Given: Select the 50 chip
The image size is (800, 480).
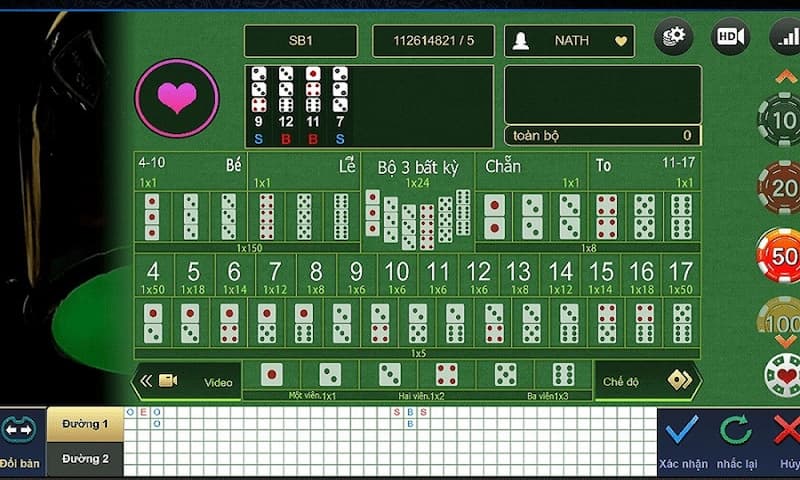Looking at the screenshot, I should click(x=779, y=253).
